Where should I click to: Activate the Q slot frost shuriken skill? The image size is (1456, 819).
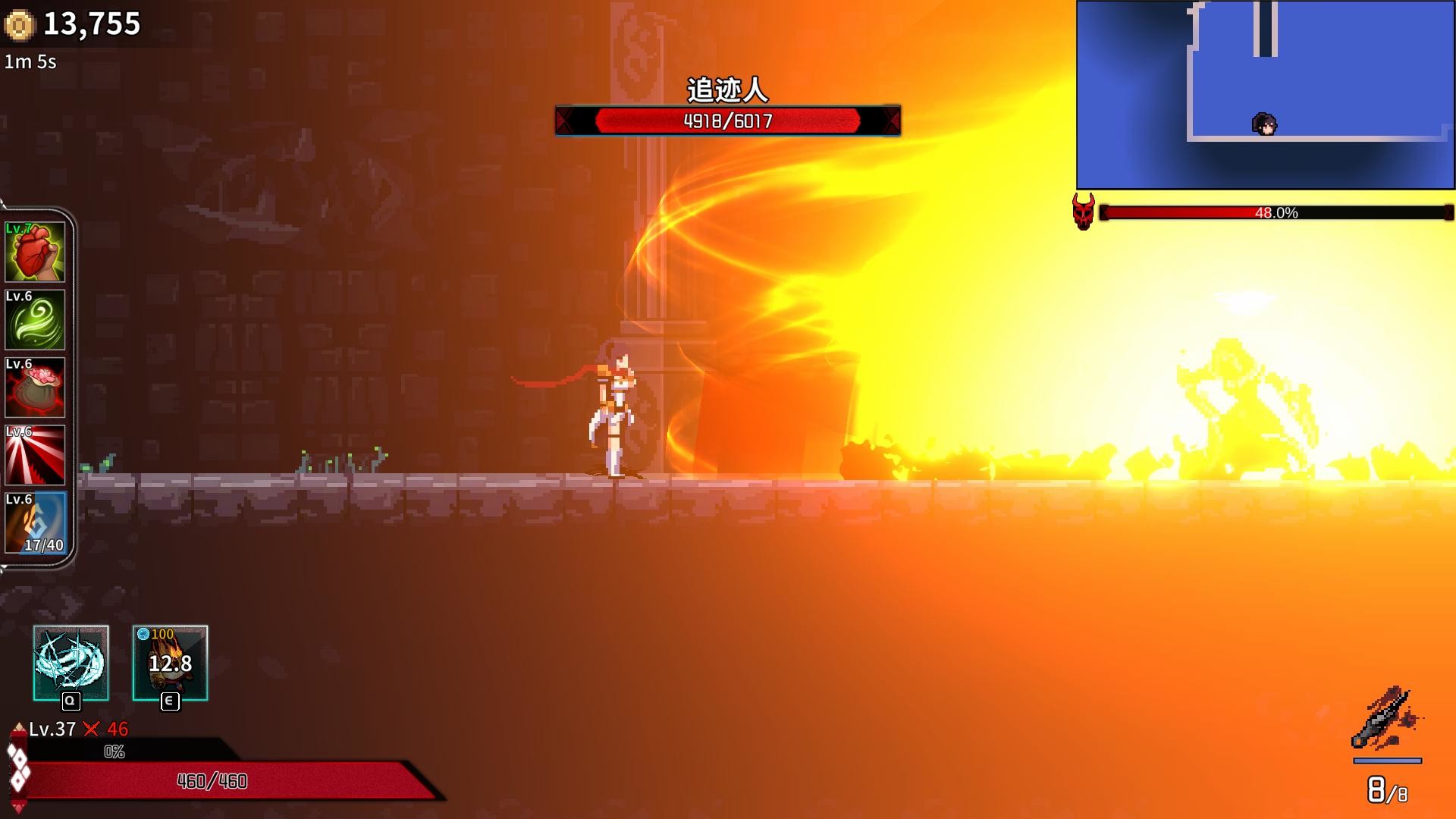pyautogui.click(x=71, y=664)
